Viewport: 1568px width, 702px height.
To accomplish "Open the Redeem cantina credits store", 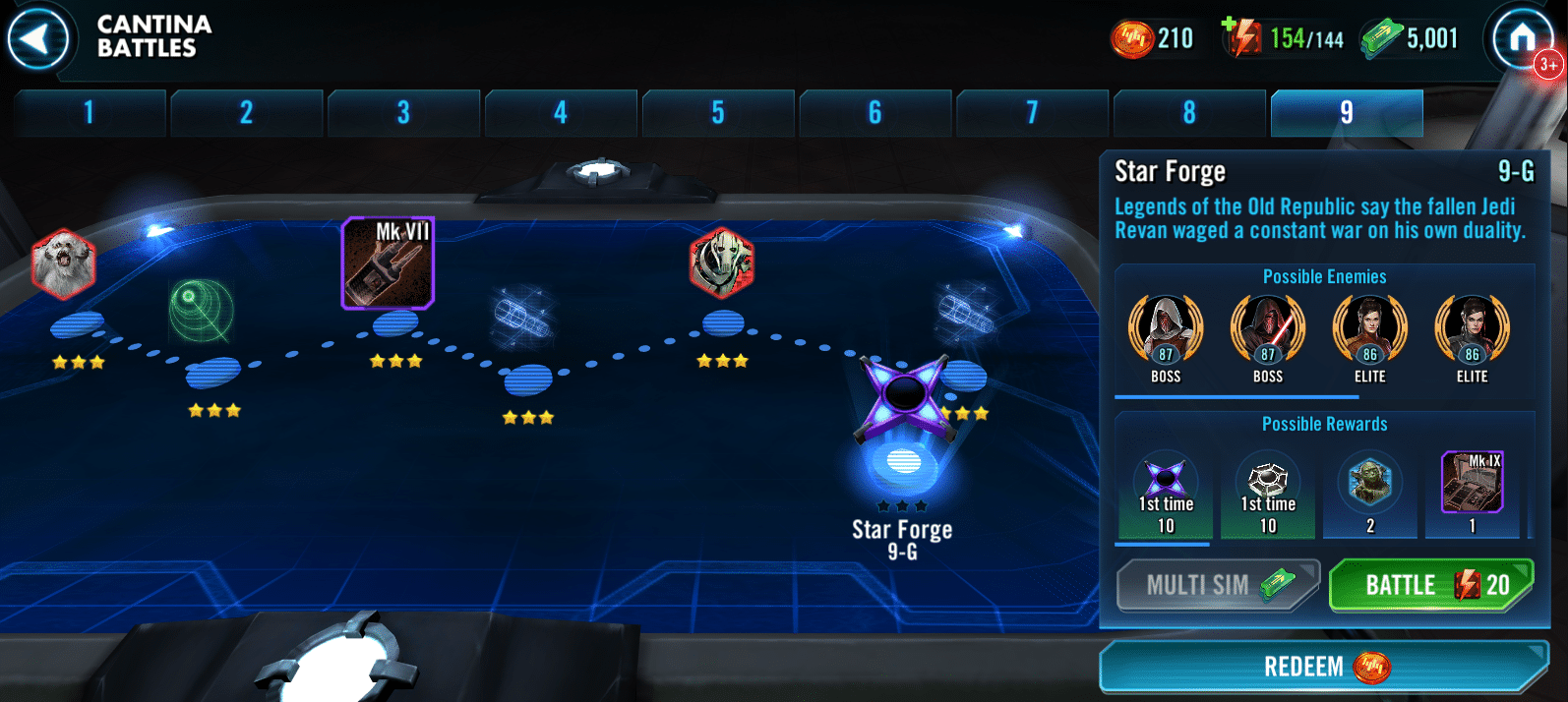I will [1323, 667].
